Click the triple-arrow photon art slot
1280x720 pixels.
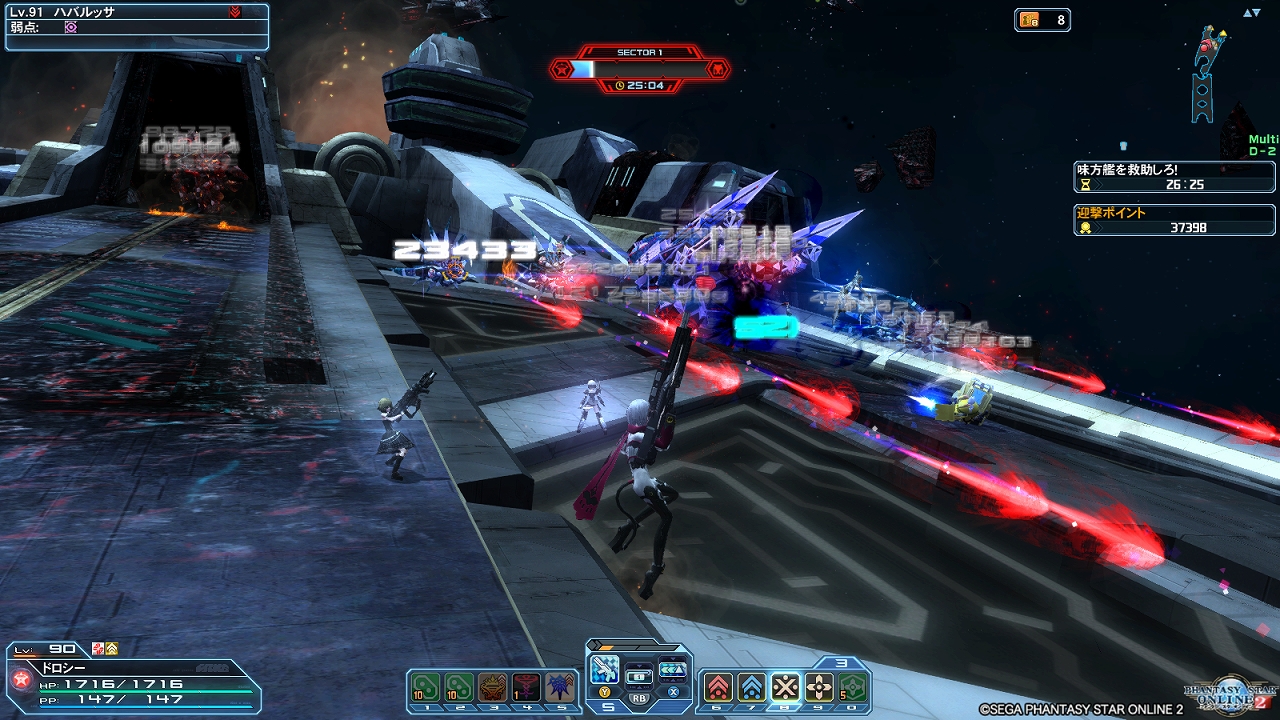673,669
